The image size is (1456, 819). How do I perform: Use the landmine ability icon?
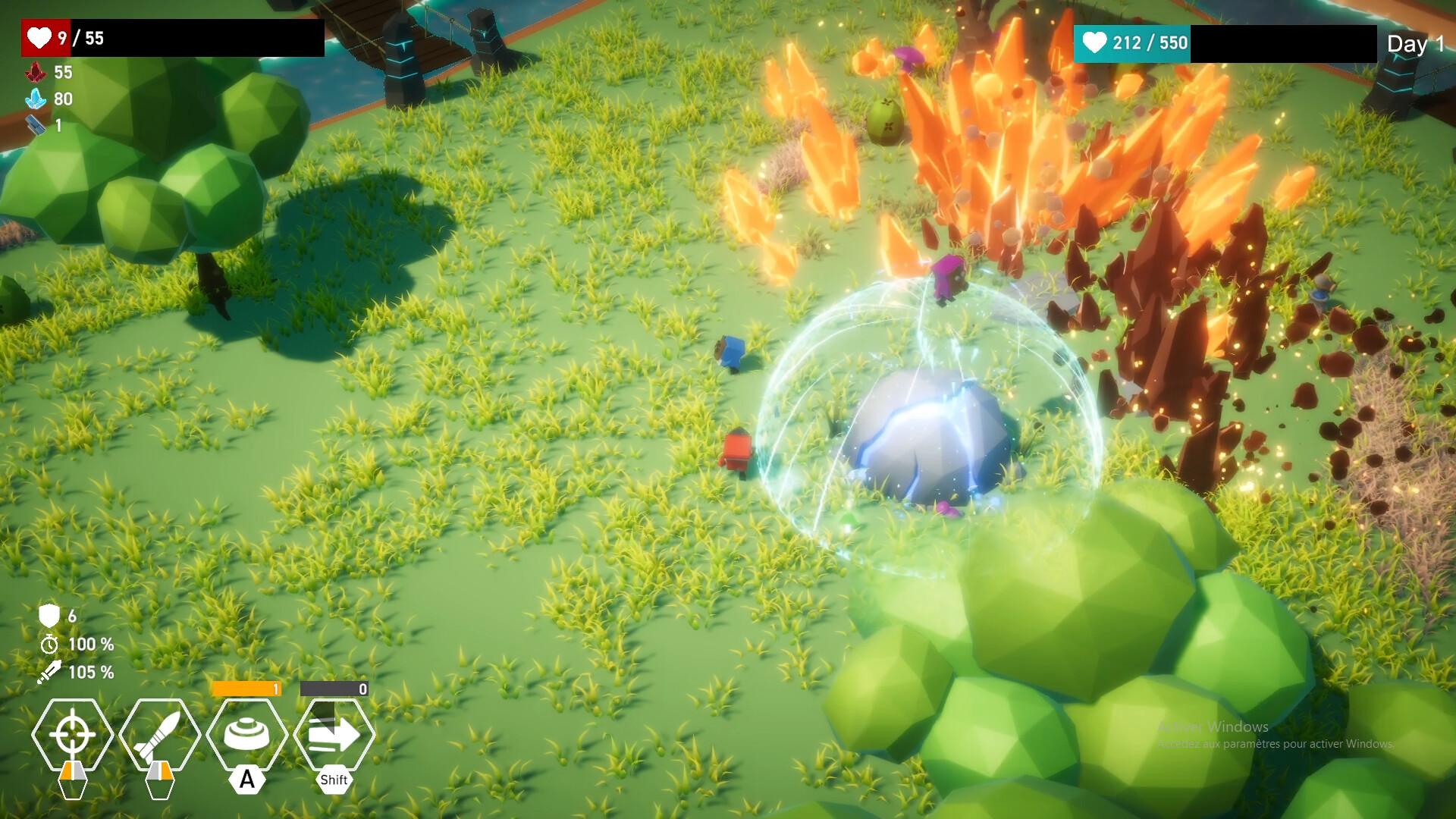coord(247,734)
